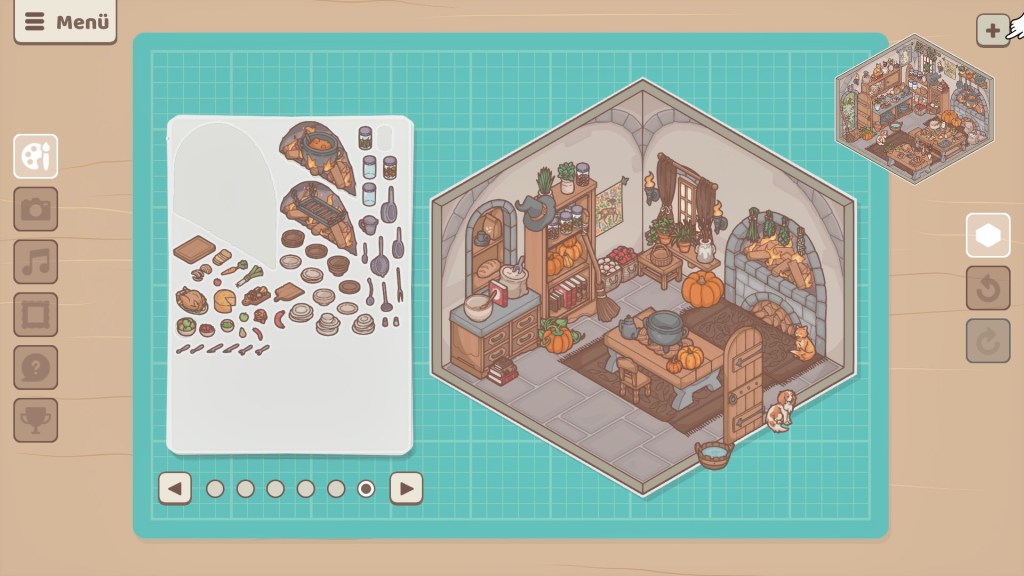
Task: Pick the cheese wheel sticker
Action: 224,300
